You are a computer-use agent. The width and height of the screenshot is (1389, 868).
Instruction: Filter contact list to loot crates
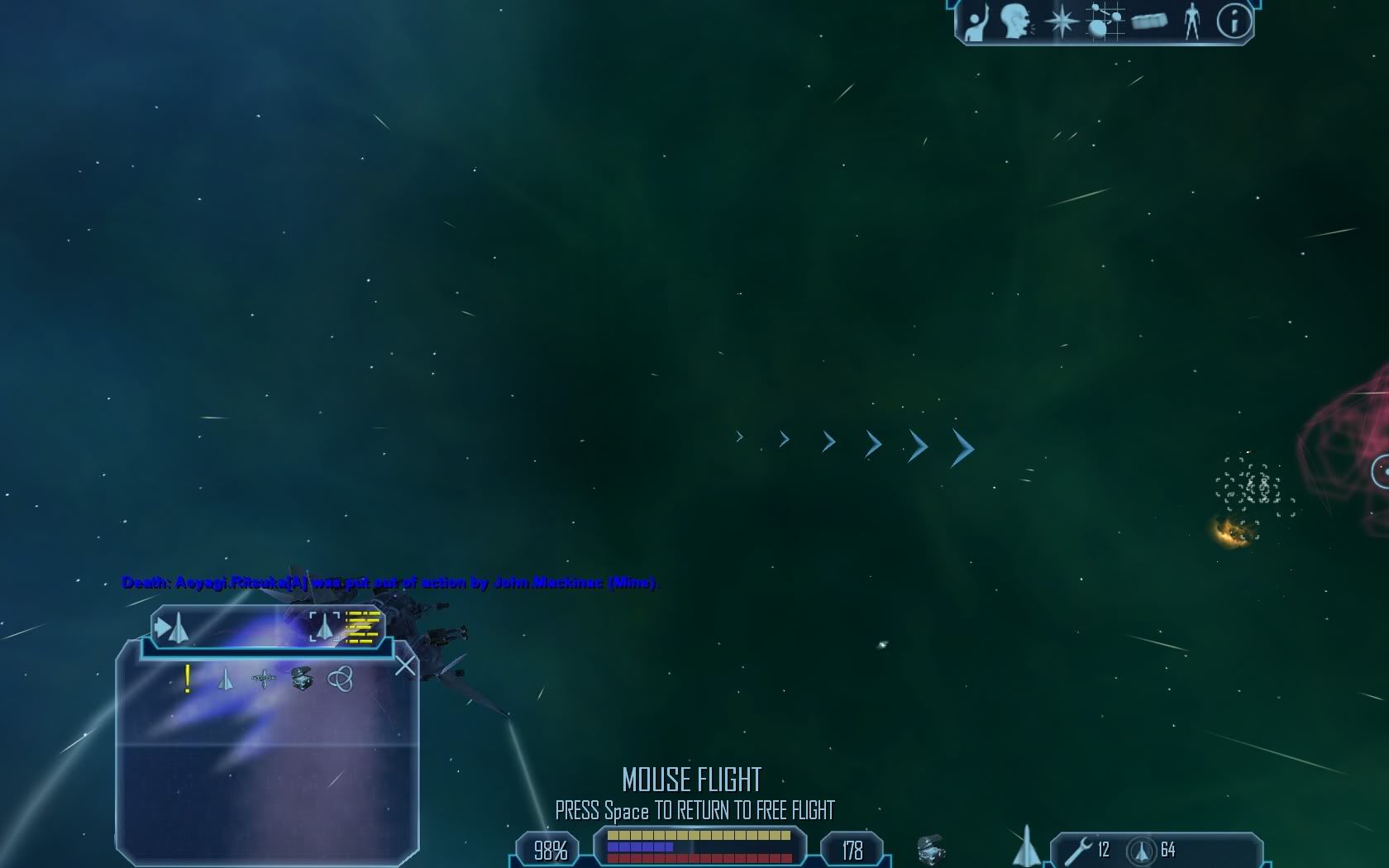tap(302, 680)
